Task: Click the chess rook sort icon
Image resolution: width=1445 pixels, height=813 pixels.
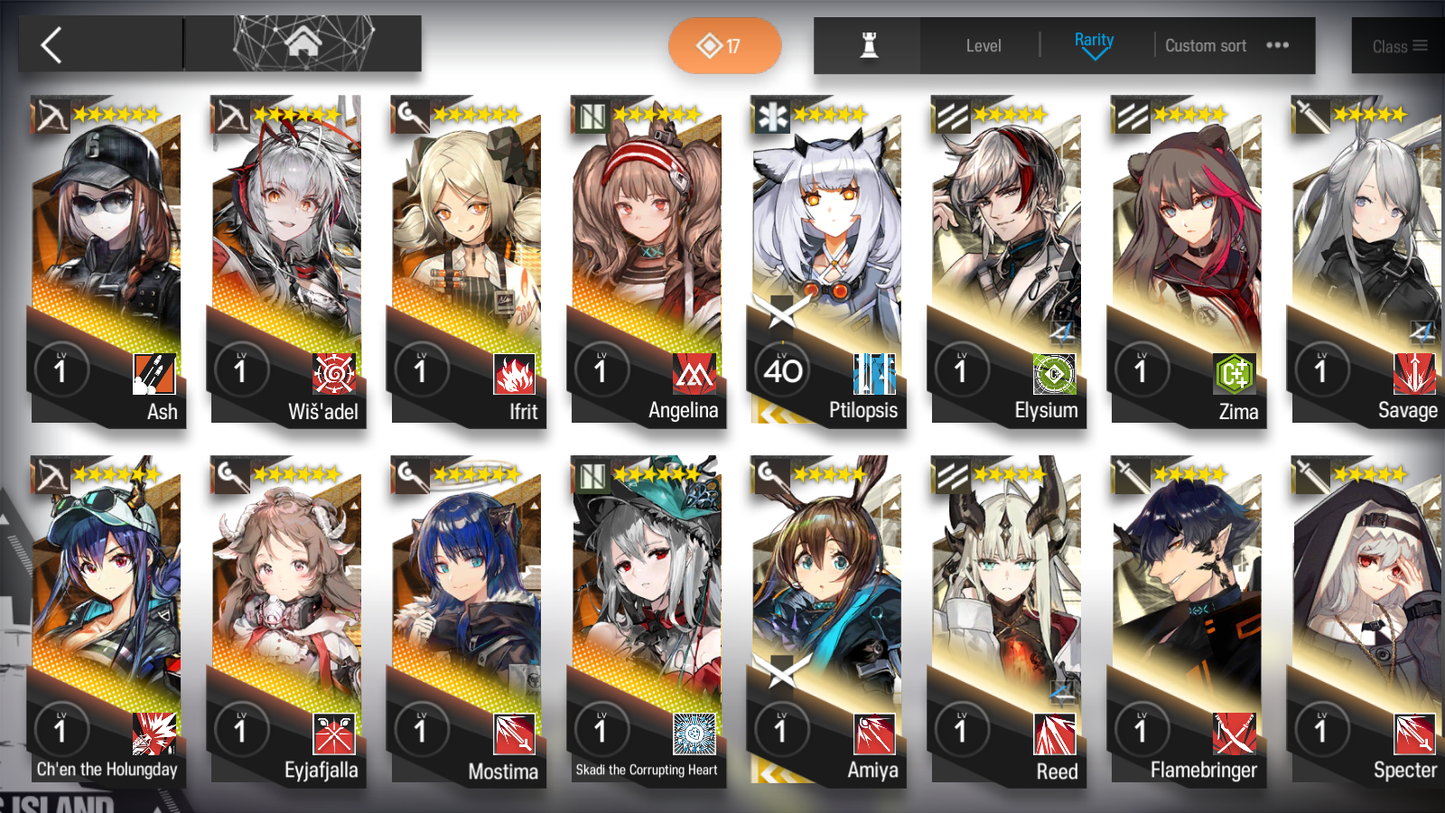Action: pos(867,45)
